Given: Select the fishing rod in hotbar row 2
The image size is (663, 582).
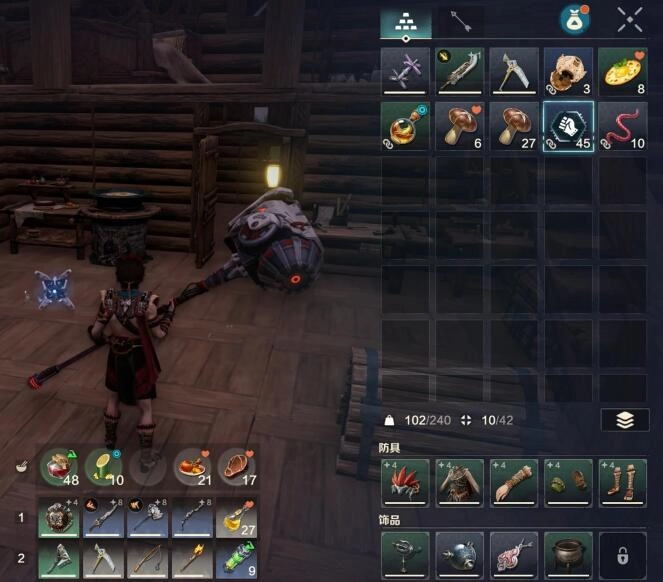Looking at the screenshot, I should click(147, 560).
